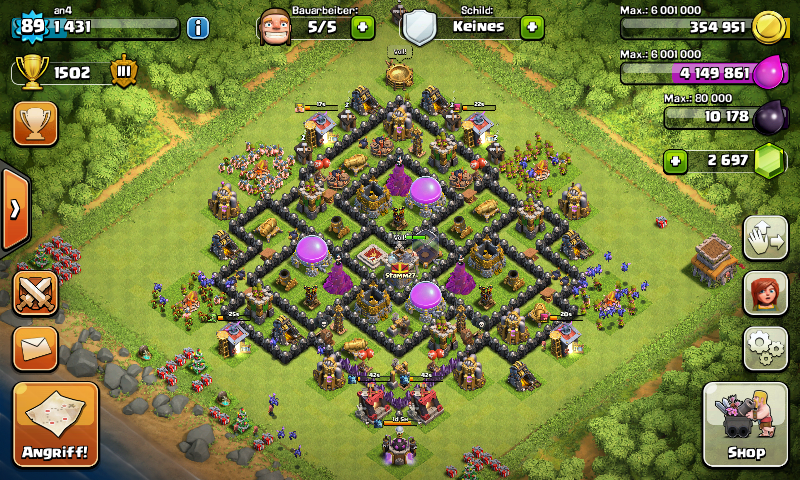
Task: Buy a shield with the green plus
Action: (532, 27)
